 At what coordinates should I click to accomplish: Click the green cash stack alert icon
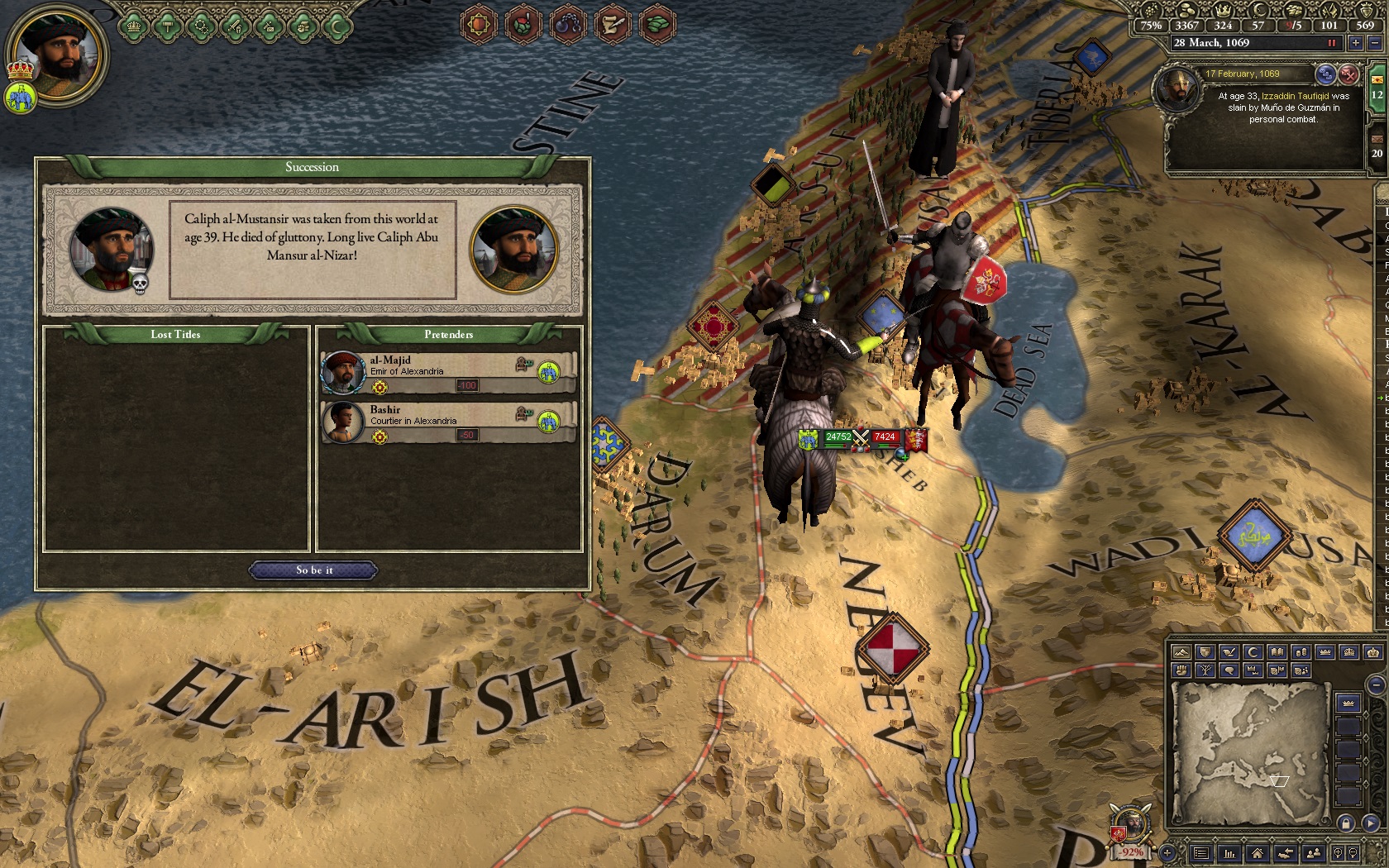coord(657,24)
